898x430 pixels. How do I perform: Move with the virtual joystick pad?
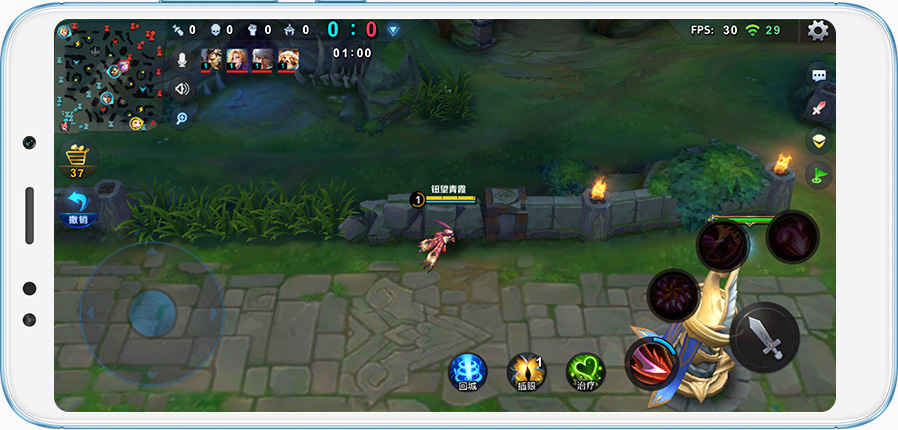pyautogui.click(x=151, y=315)
